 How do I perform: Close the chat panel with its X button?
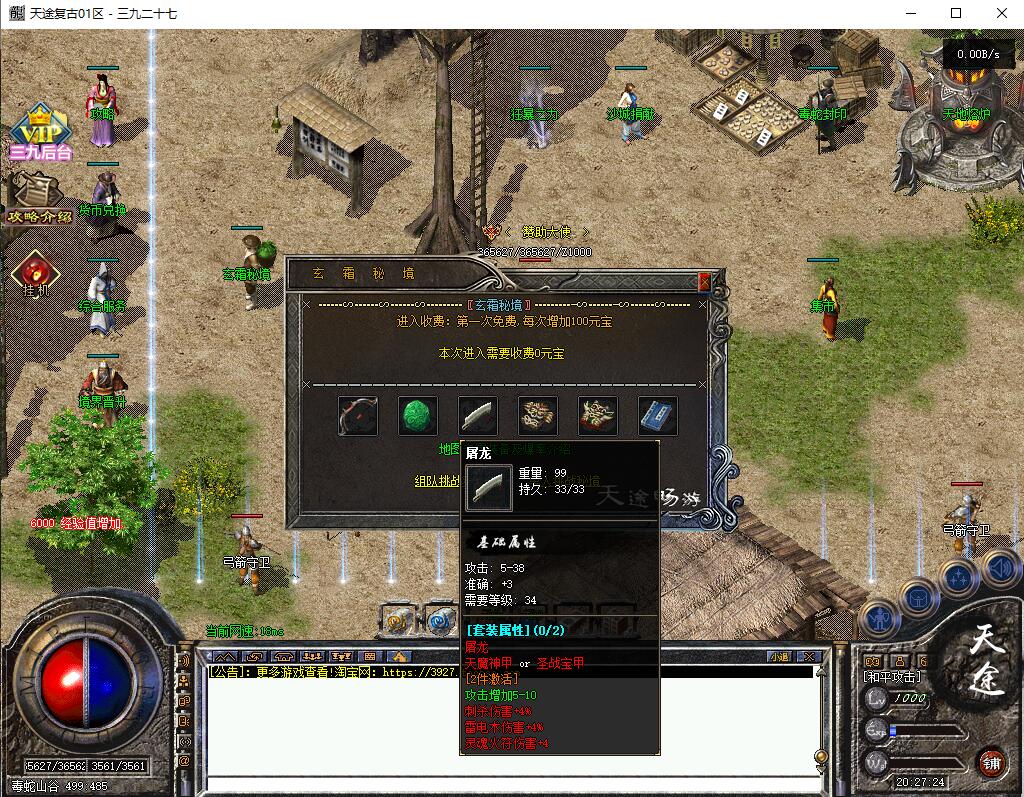point(810,657)
